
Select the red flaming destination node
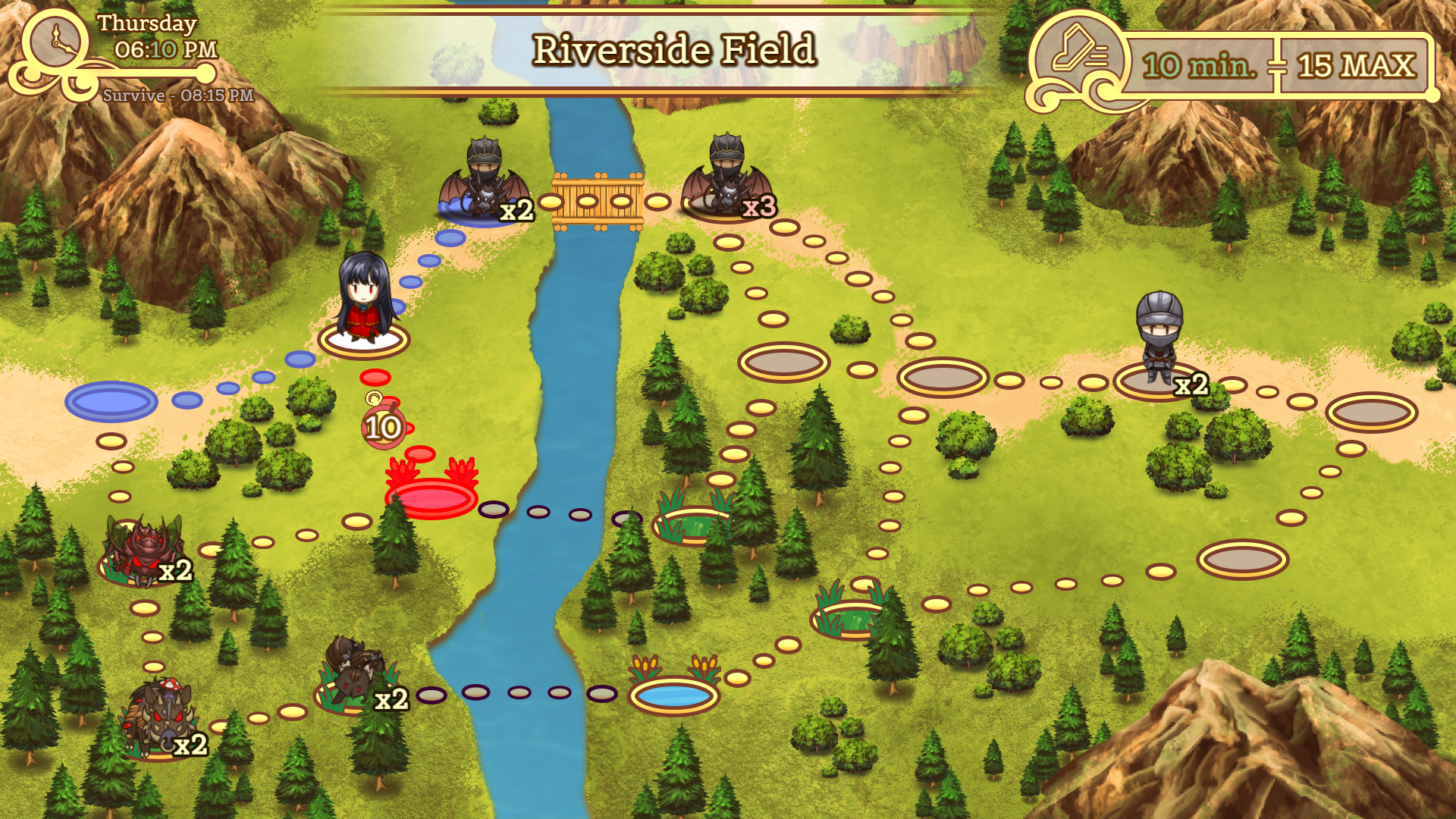click(x=431, y=498)
